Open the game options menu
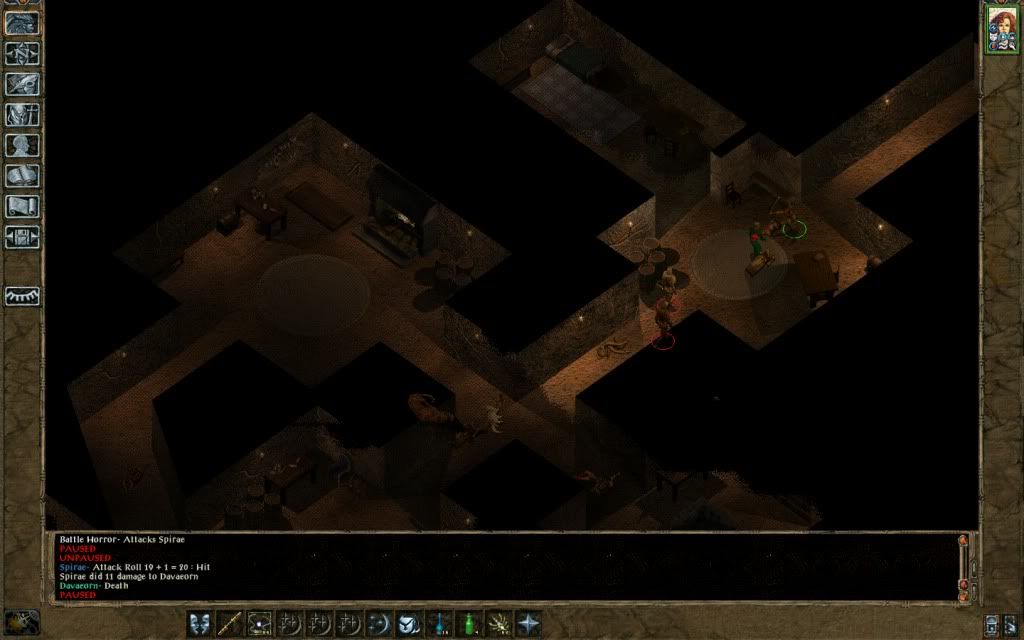This screenshot has width=1024, height=640. tap(23, 238)
